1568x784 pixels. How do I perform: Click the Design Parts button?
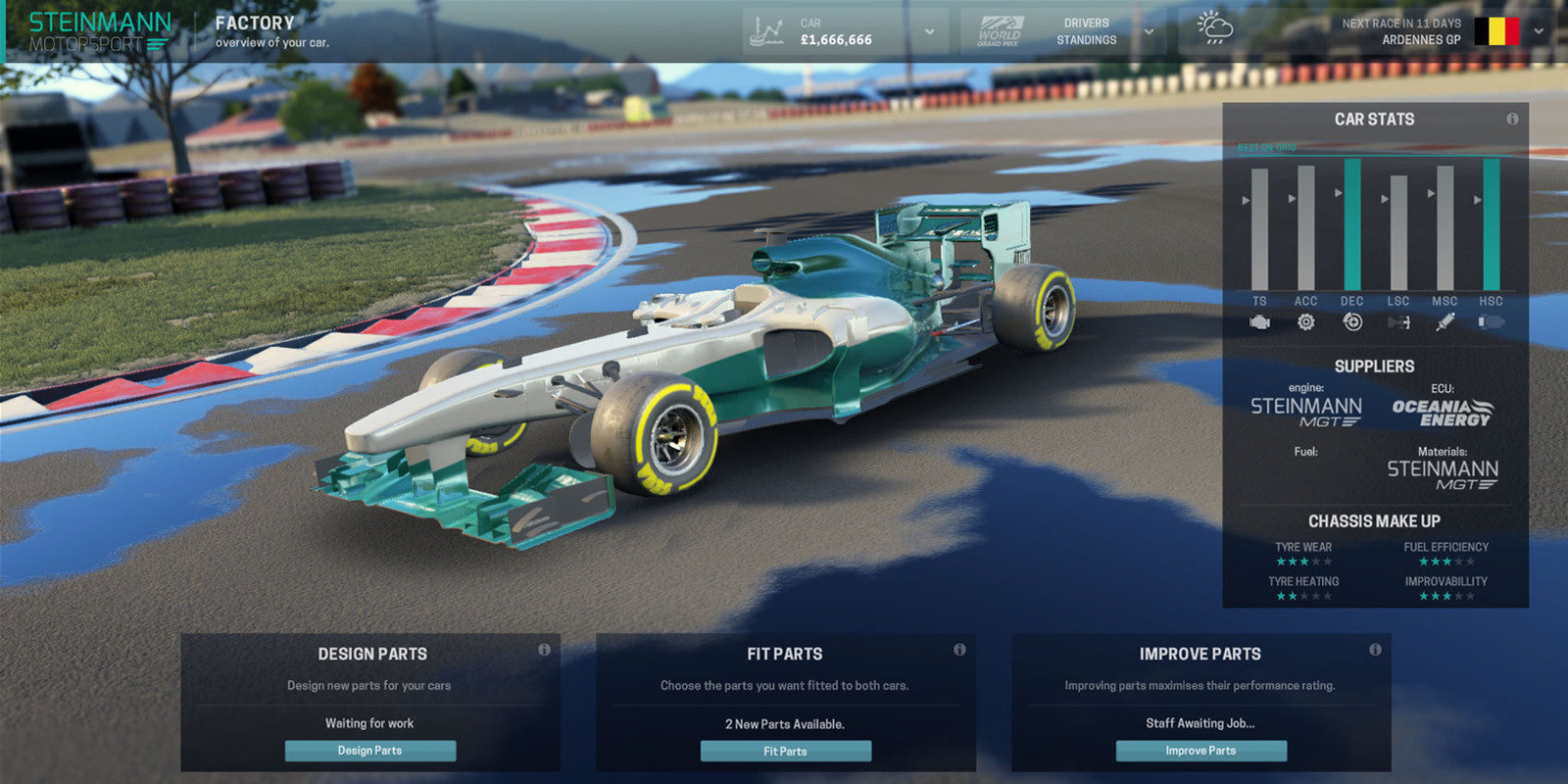pyautogui.click(x=370, y=751)
